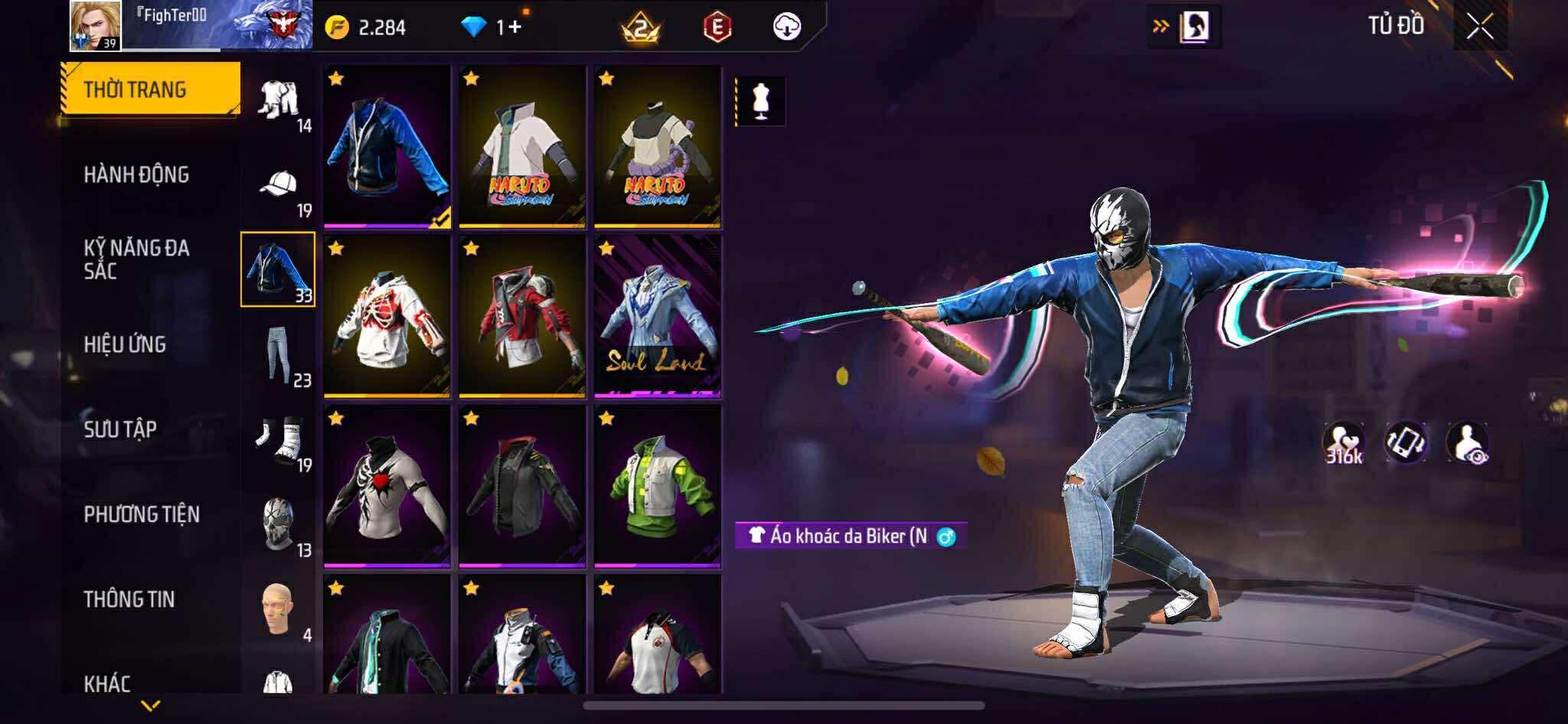Open the Hành Động menu section
Image resolution: width=1568 pixels, height=724 pixels.
(x=136, y=175)
